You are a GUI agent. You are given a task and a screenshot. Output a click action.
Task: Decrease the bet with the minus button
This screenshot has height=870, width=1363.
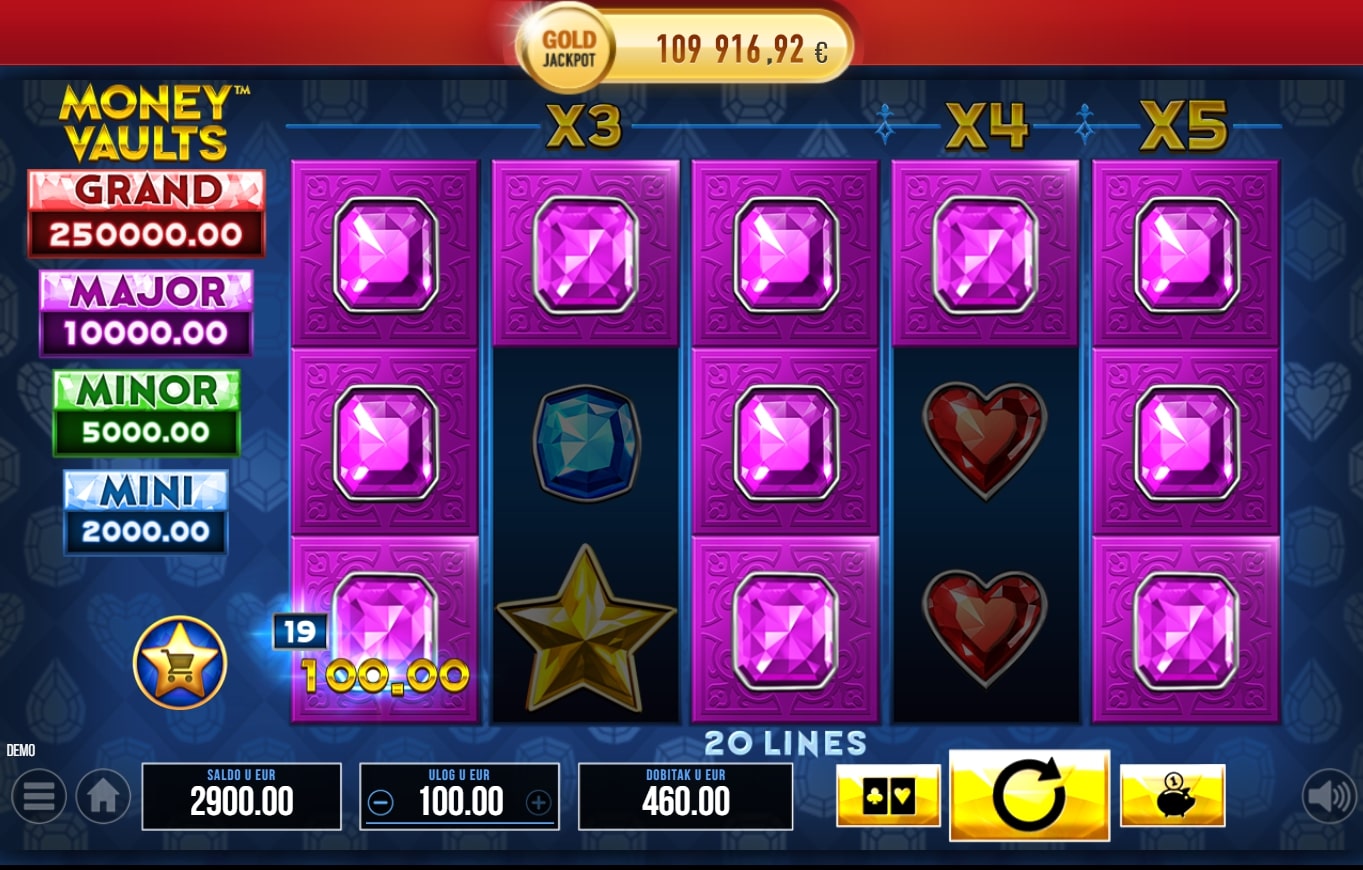tap(381, 802)
